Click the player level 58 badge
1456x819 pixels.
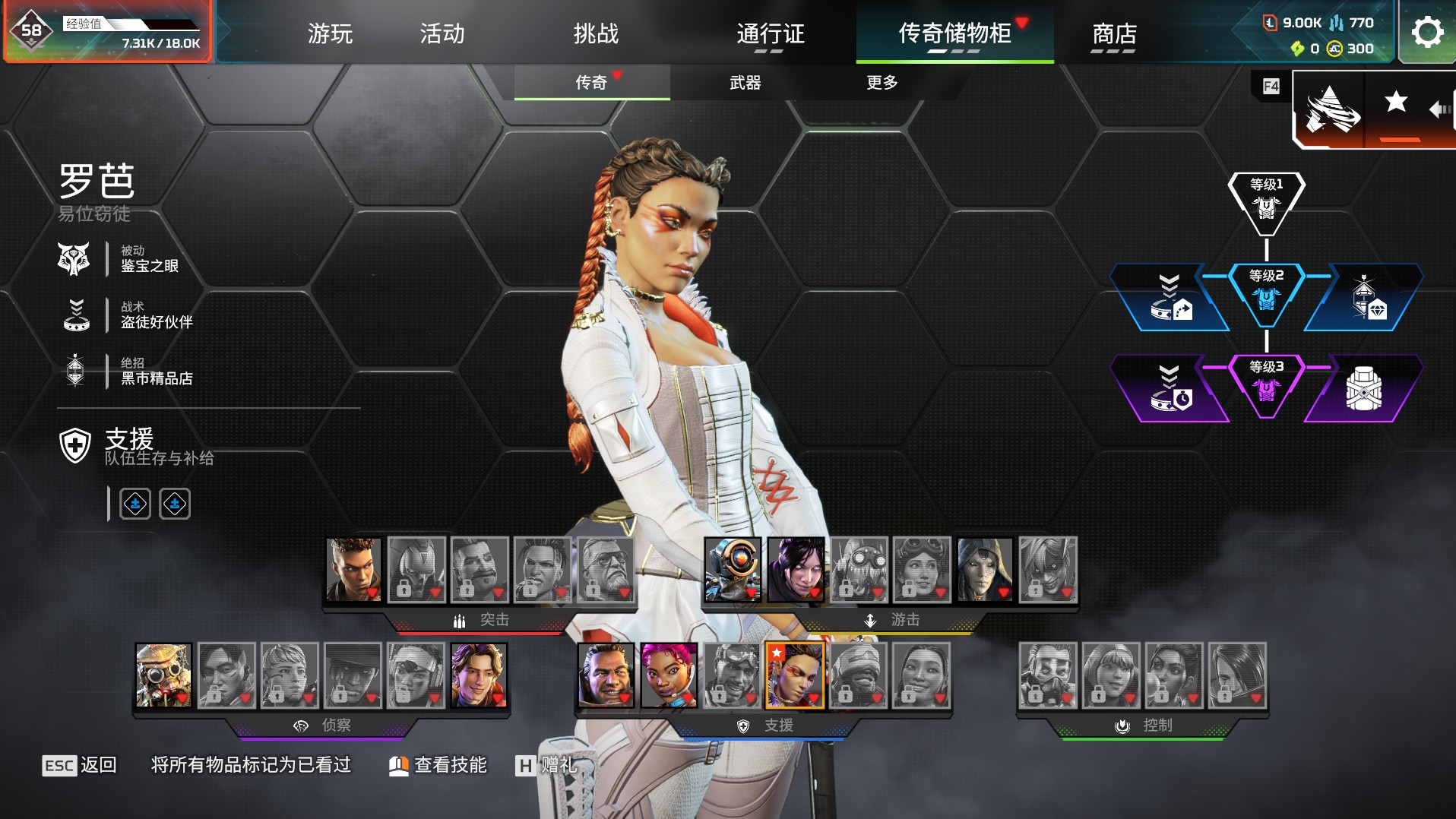pyautogui.click(x=31, y=31)
